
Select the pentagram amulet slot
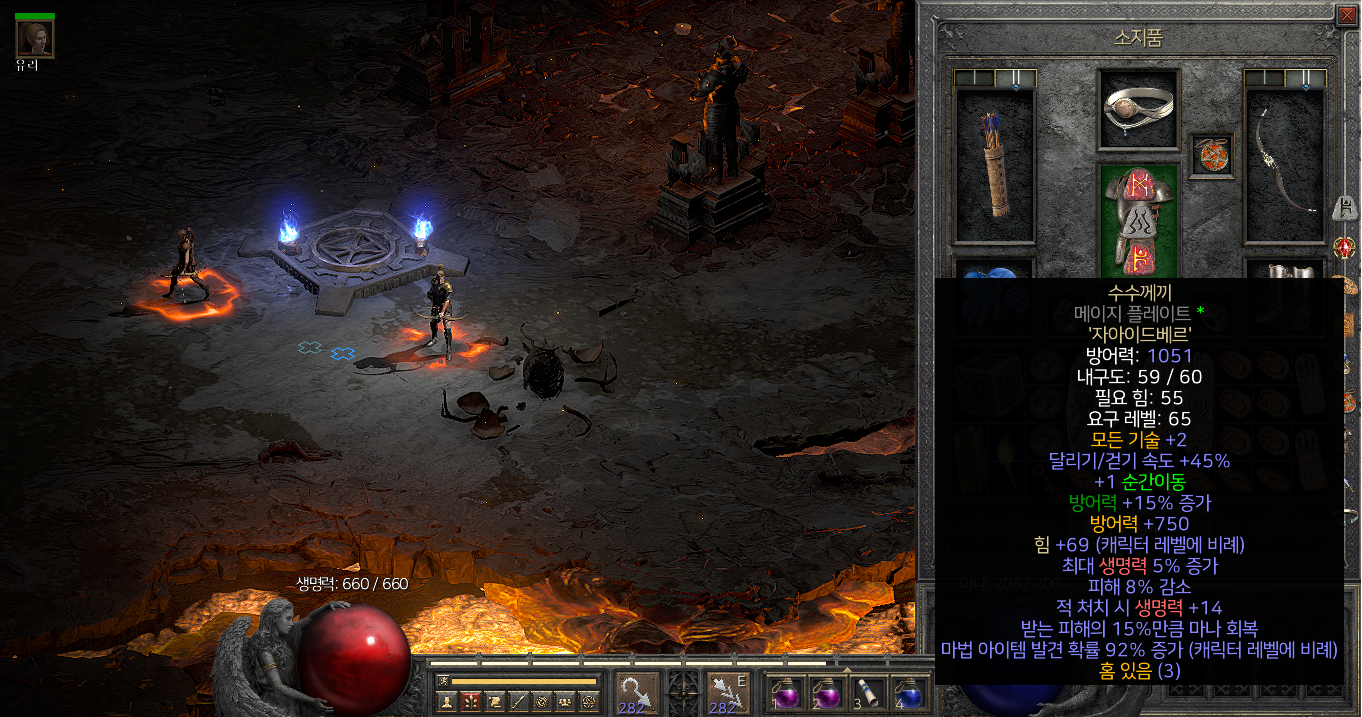point(1212,156)
